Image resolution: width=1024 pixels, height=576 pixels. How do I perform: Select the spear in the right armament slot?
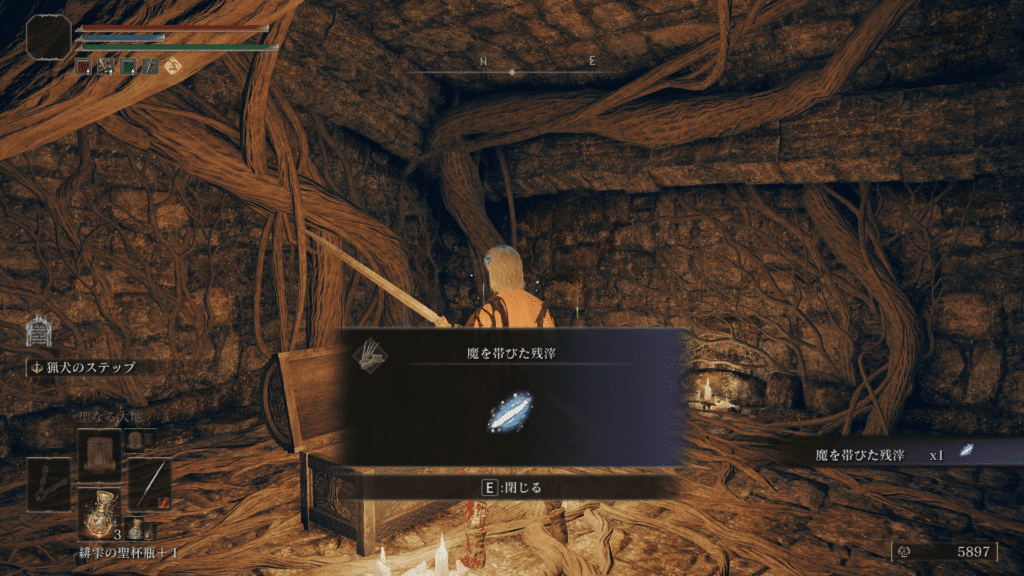149,484
